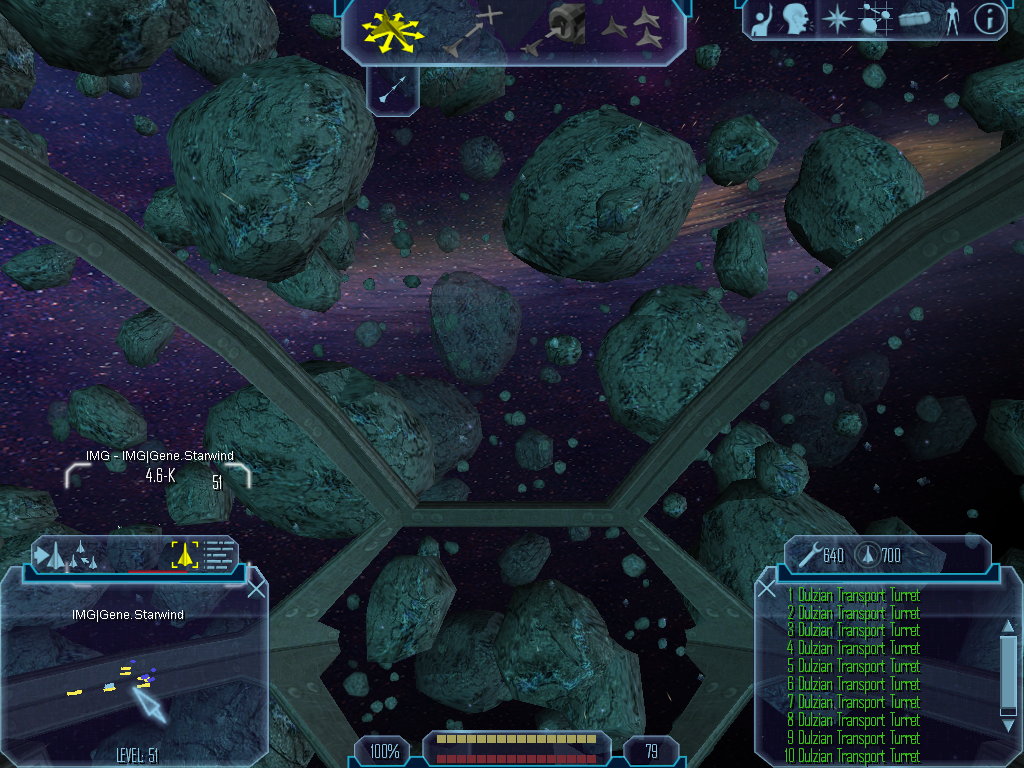Click the turret list scroll-down arrow
The width and height of the screenshot is (1024, 768).
pyautogui.click(x=1009, y=710)
